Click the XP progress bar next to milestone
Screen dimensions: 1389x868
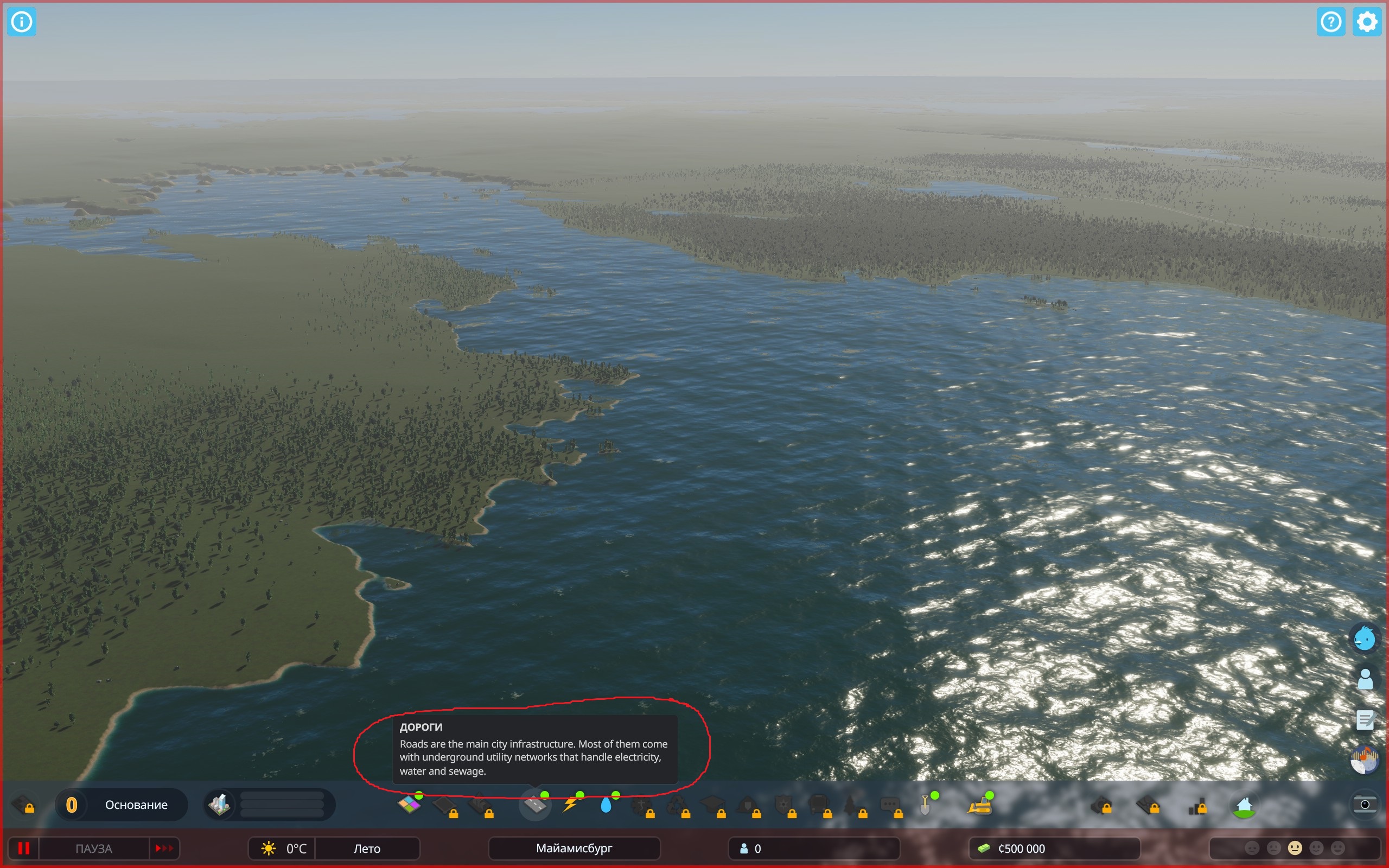(x=282, y=805)
